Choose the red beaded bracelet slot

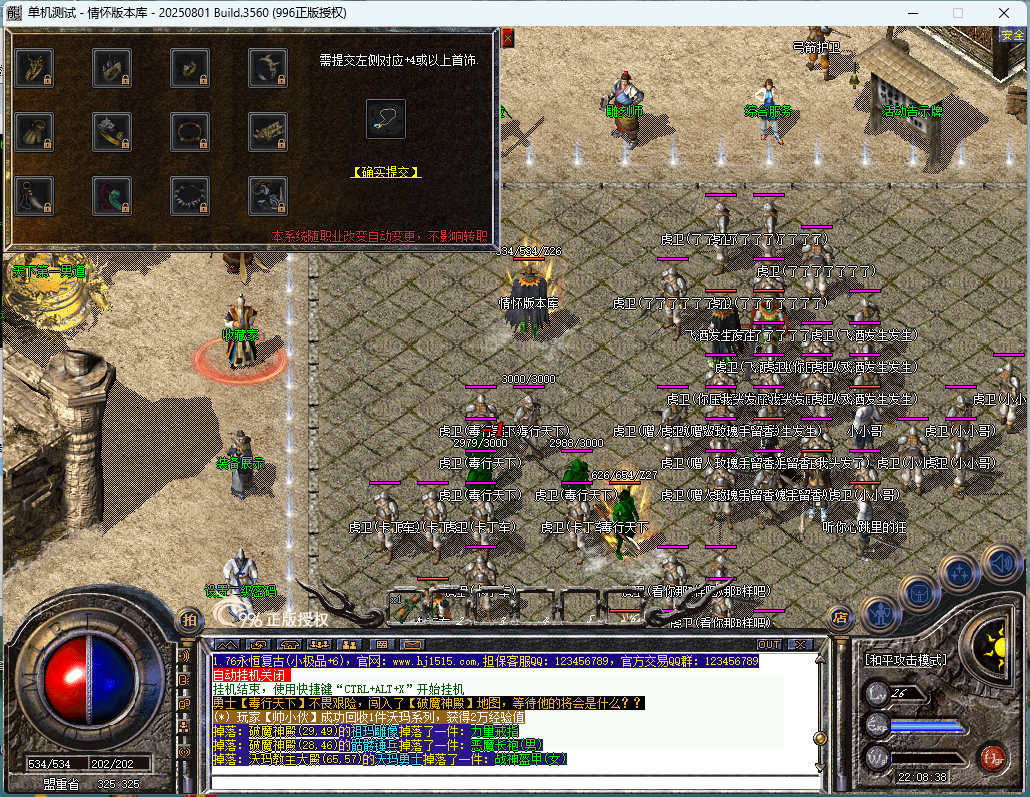(x=190, y=130)
